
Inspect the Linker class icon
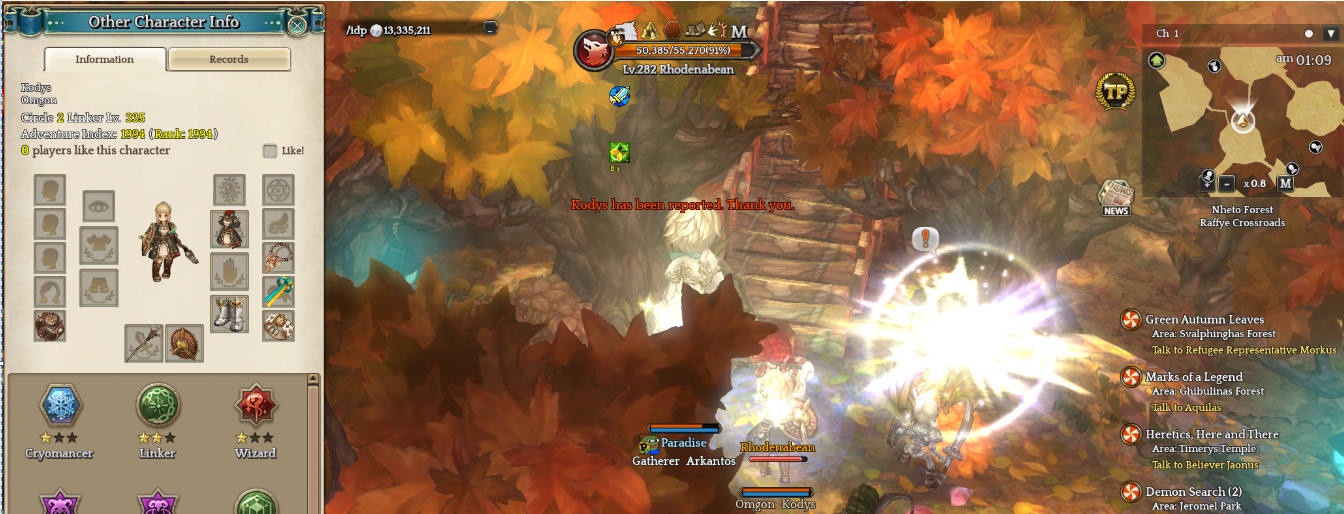[157, 405]
